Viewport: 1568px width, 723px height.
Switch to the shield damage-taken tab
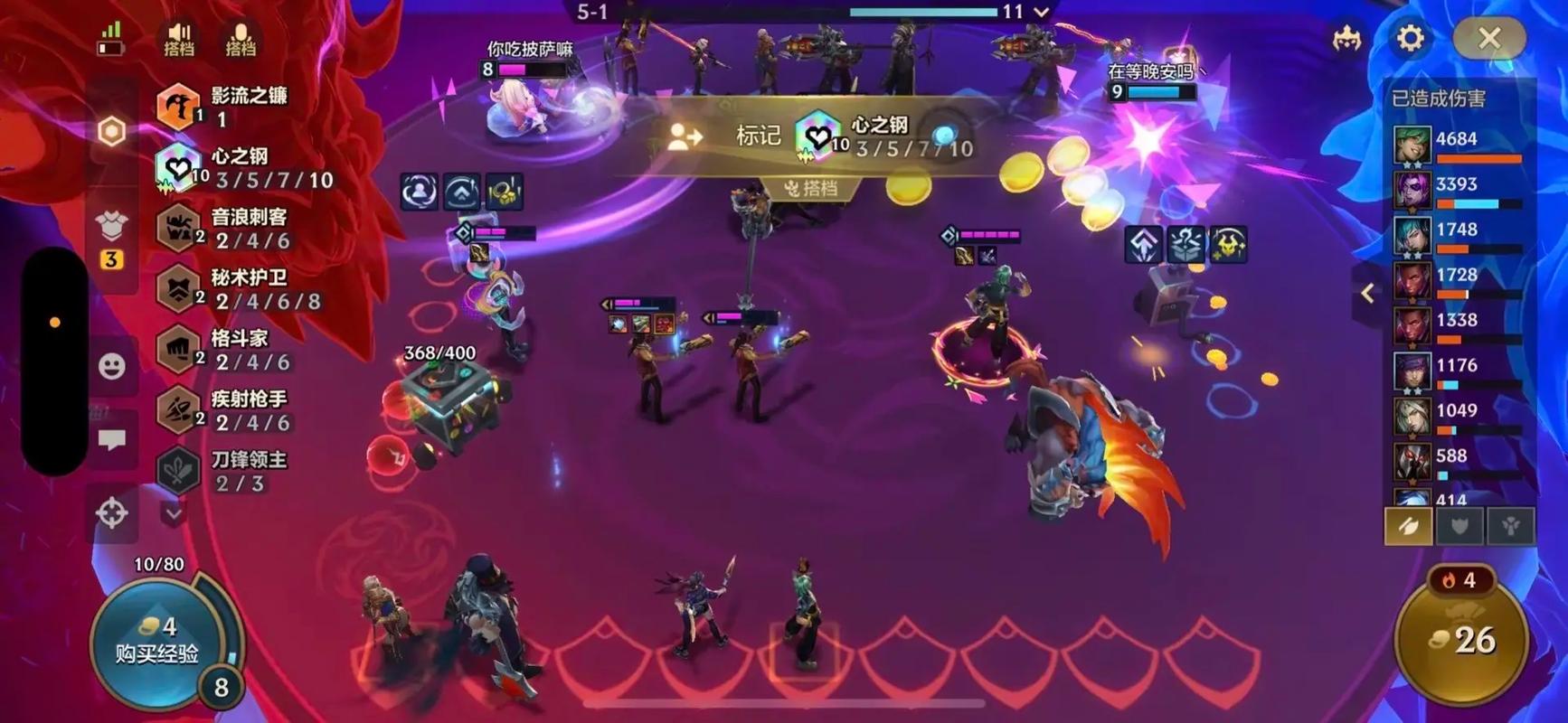(1459, 526)
